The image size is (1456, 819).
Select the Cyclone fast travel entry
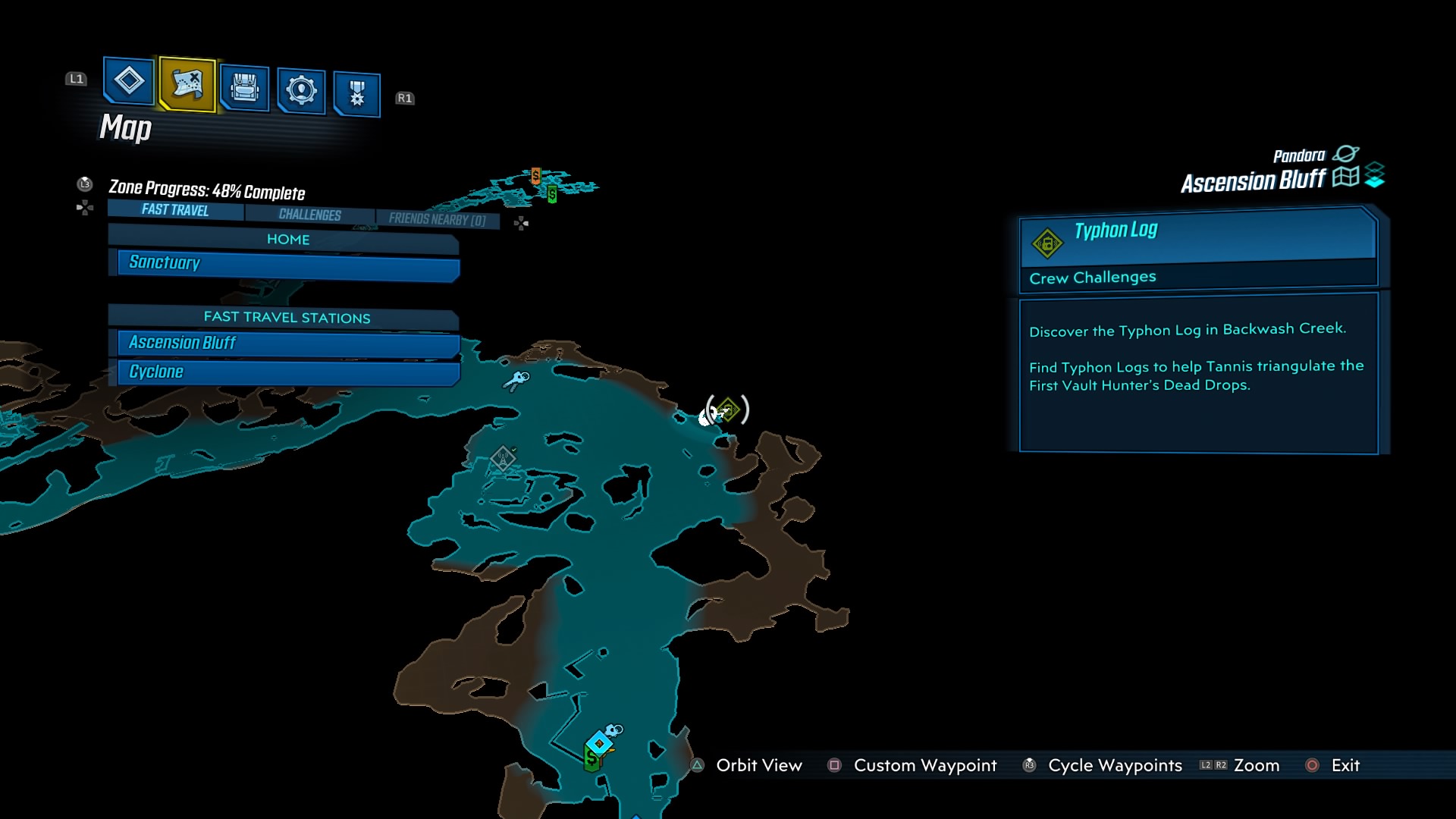[x=288, y=372]
